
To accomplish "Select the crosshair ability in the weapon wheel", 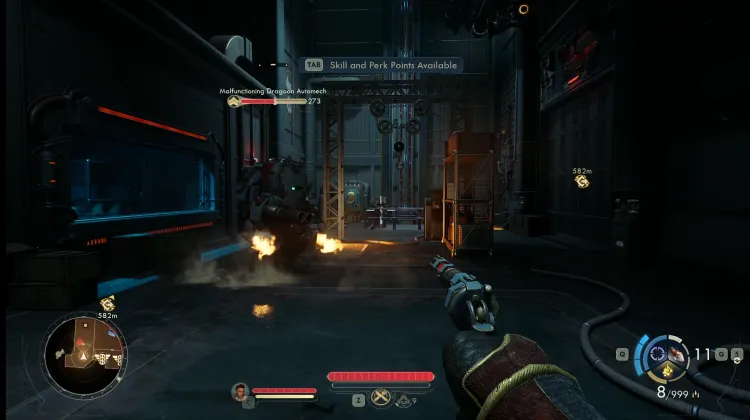I will tap(657, 353).
